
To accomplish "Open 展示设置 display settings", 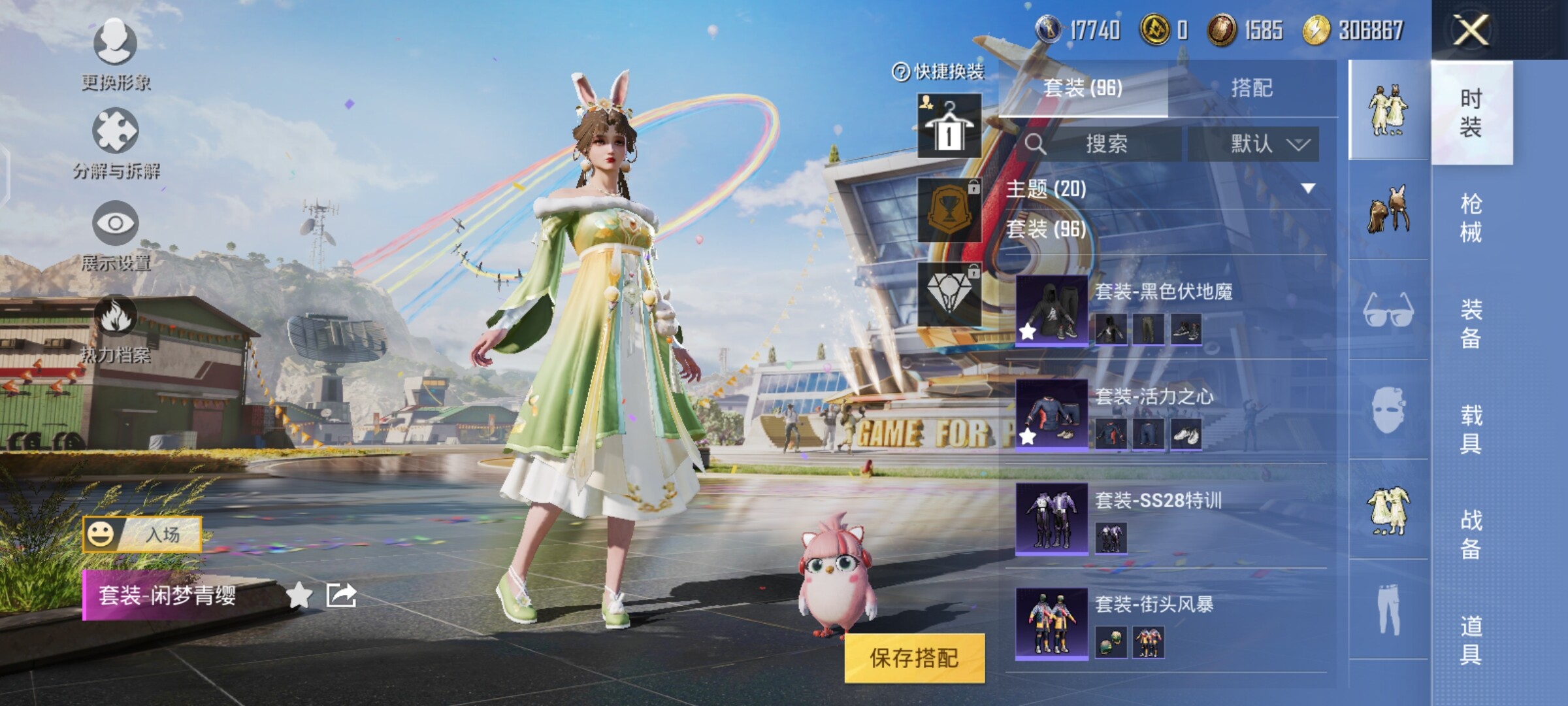I will [x=116, y=235].
